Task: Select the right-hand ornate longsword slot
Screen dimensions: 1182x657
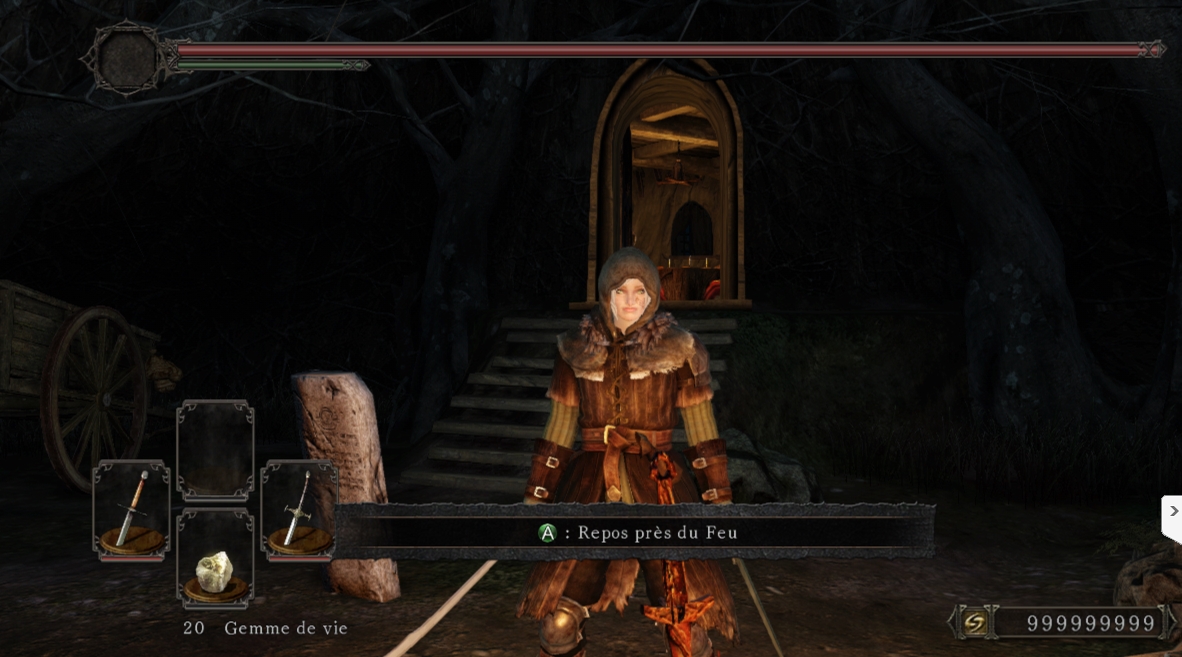Action: [298, 510]
